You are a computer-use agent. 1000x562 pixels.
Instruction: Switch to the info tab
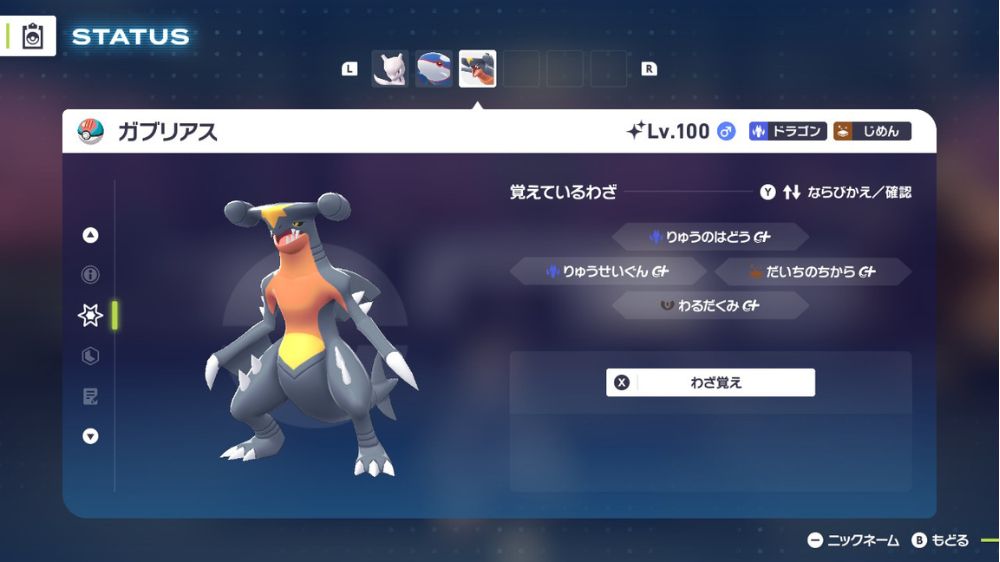point(90,275)
